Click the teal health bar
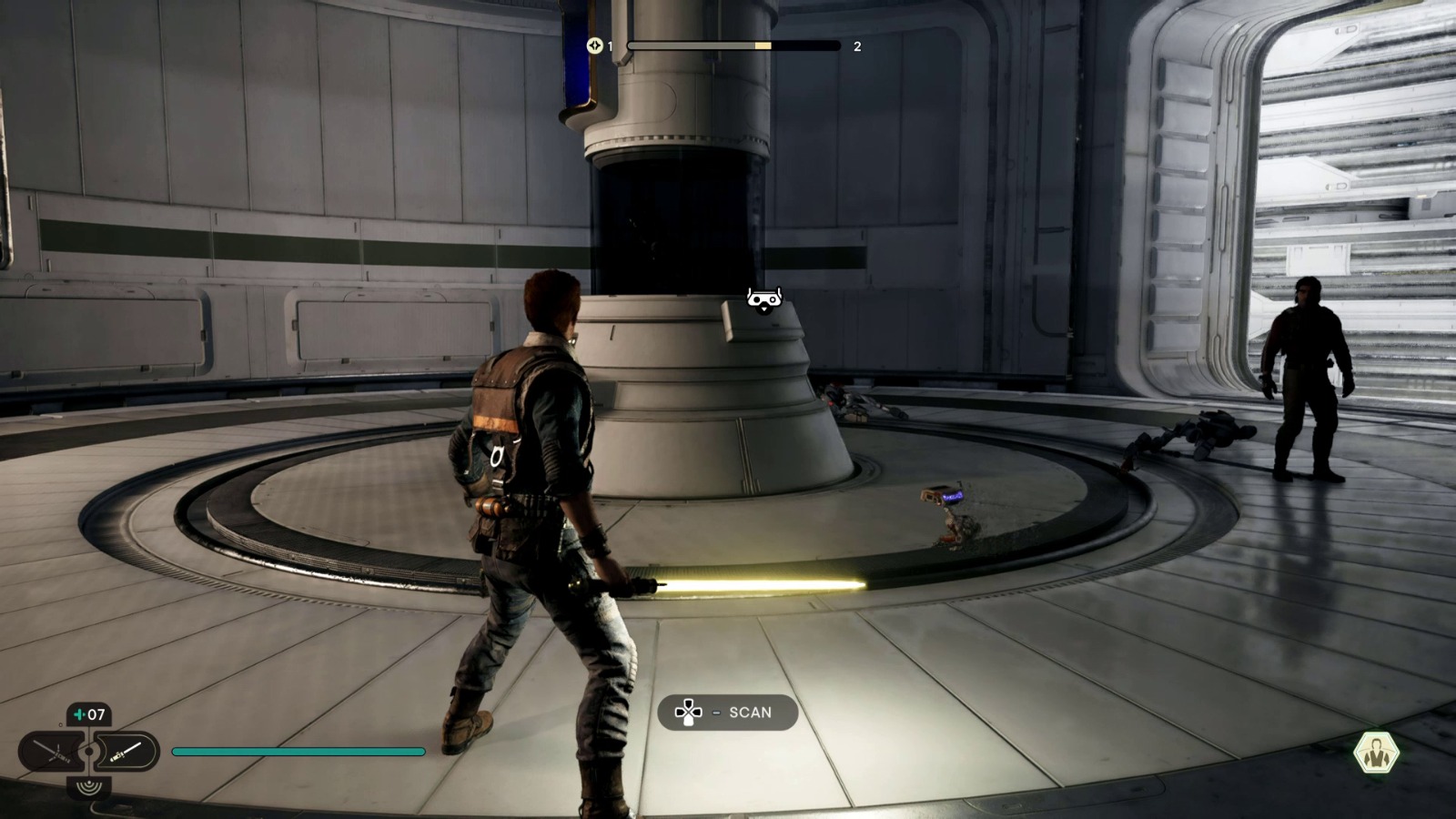The image size is (1456, 819). [x=300, y=752]
